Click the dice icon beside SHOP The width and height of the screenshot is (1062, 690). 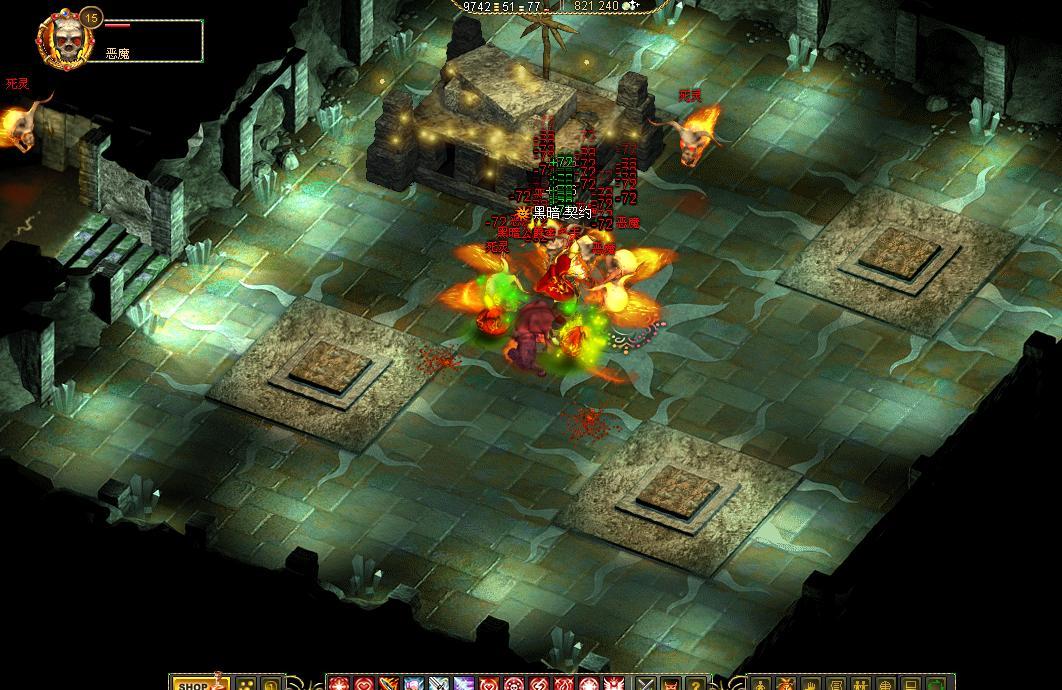tap(245, 685)
